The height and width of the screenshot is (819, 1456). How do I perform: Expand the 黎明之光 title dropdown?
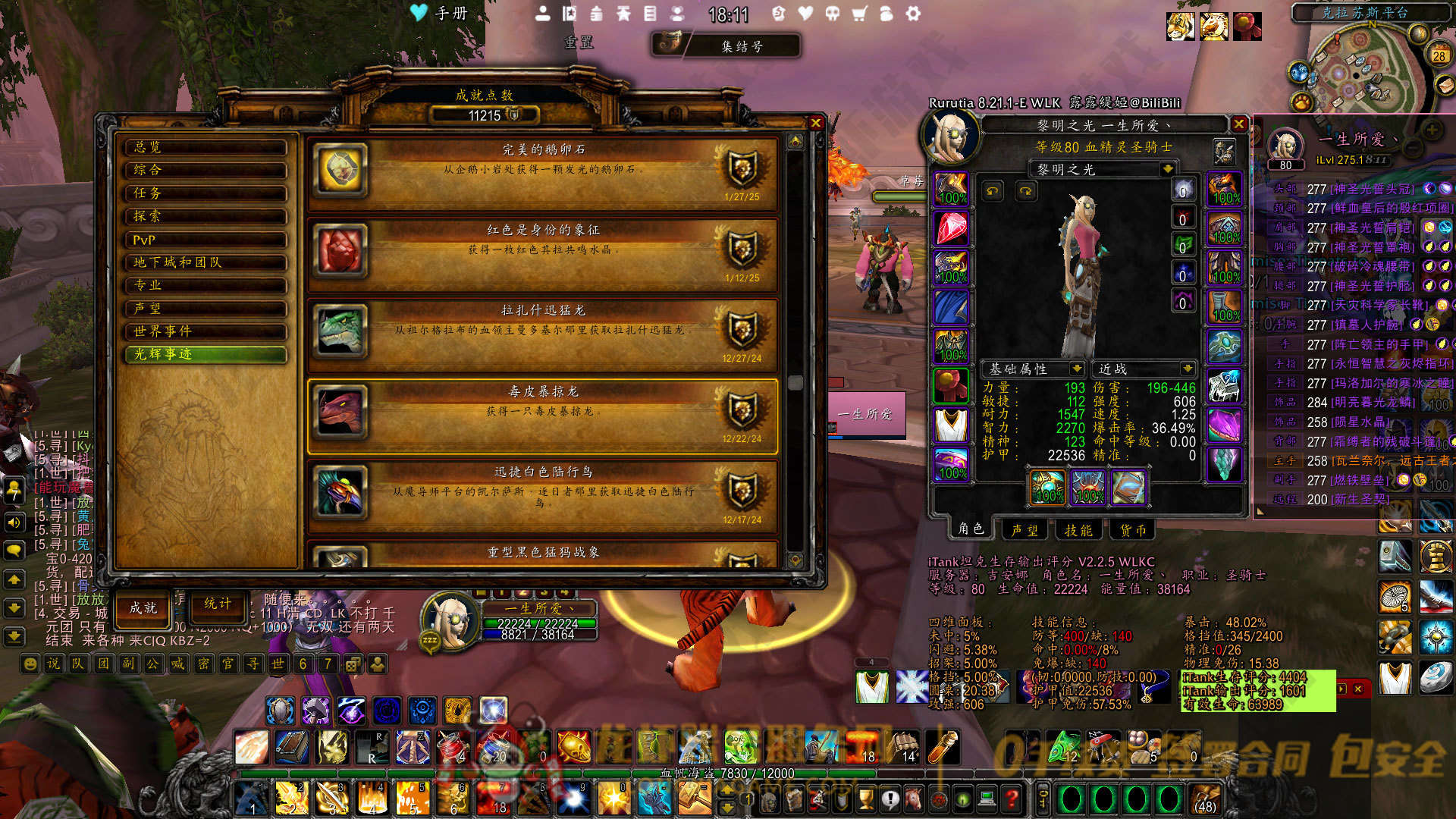(x=1168, y=169)
